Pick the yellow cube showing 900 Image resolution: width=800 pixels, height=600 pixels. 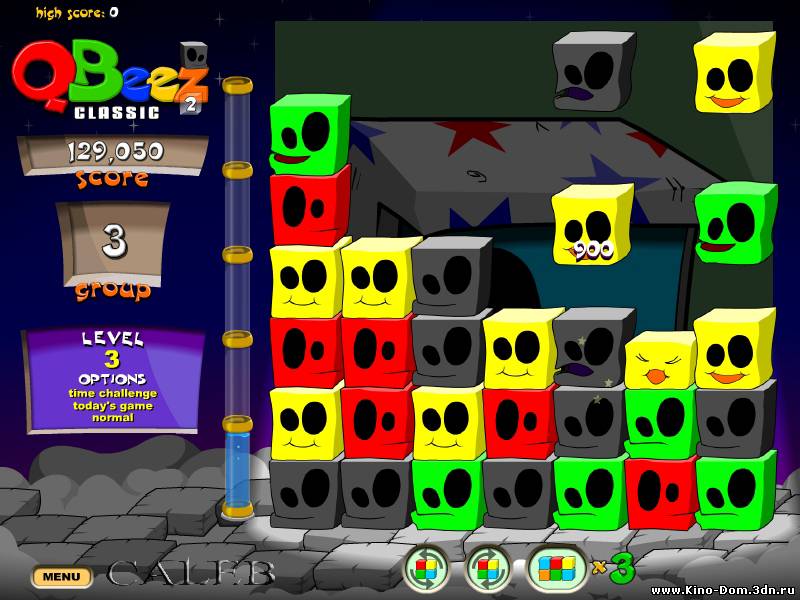pos(592,226)
